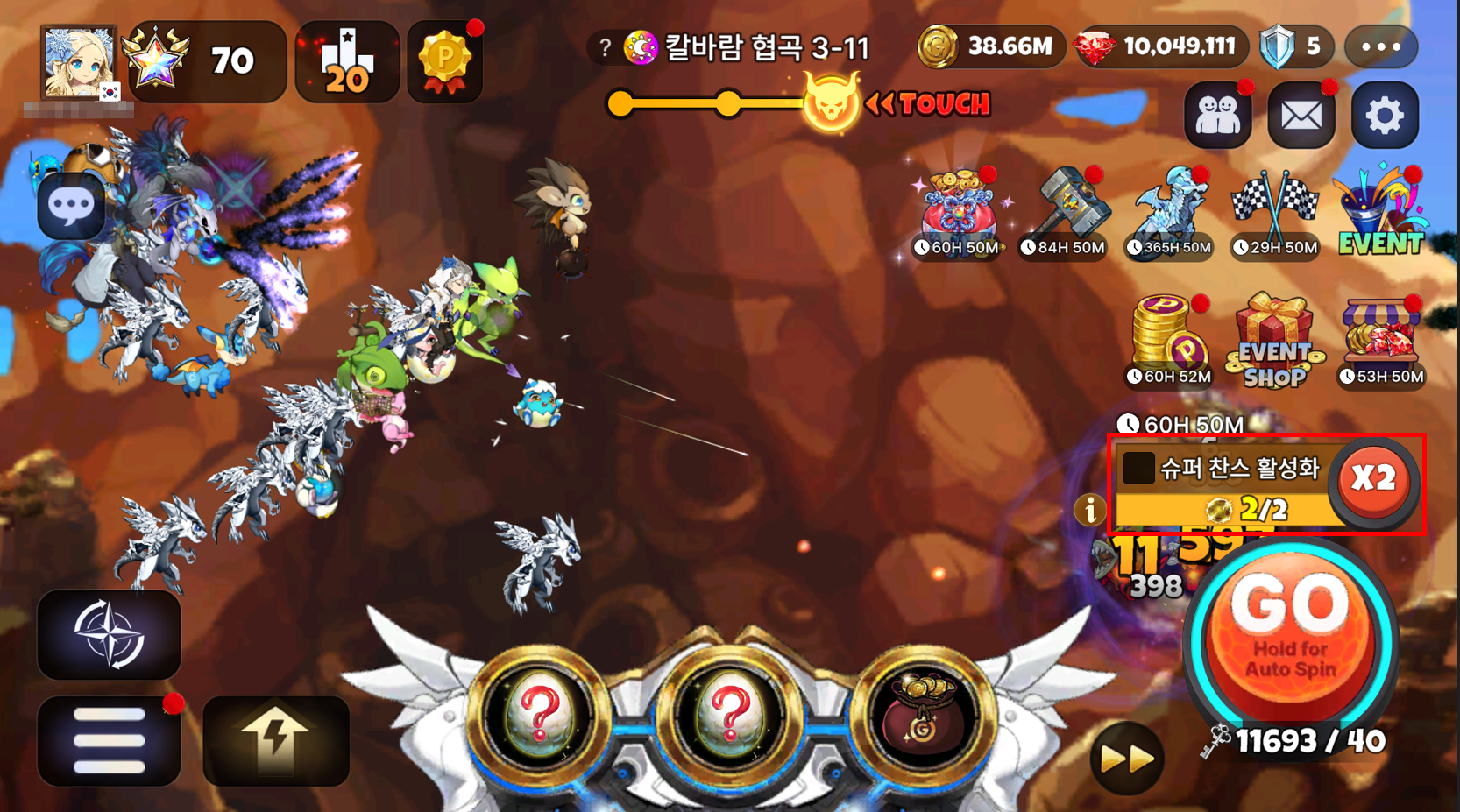The width and height of the screenshot is (1460, 812).
Task: Challenge the boss skull TOUCH icon
Action: [831, 104]
